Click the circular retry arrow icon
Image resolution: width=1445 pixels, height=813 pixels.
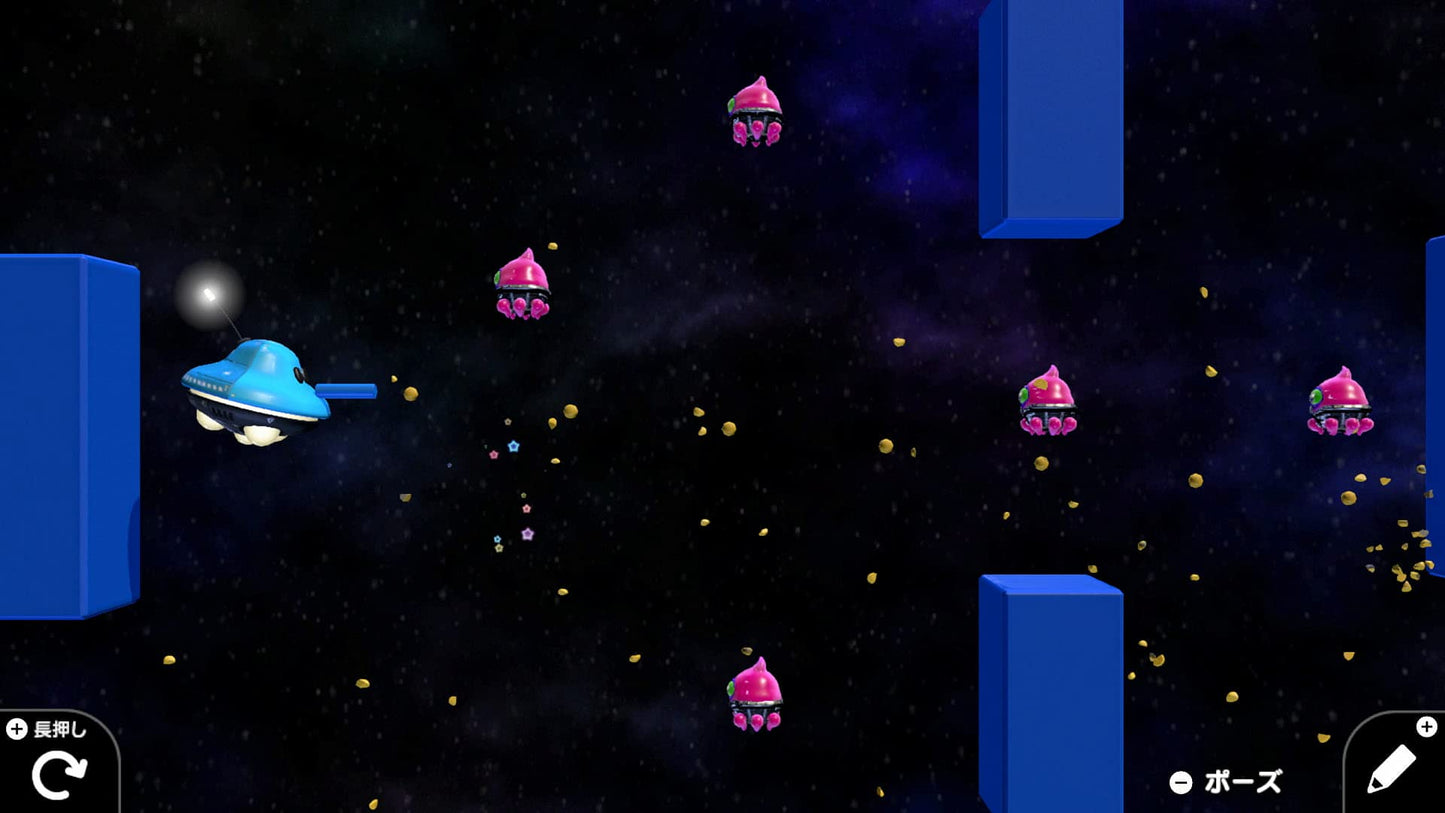[x=60, y=772]
